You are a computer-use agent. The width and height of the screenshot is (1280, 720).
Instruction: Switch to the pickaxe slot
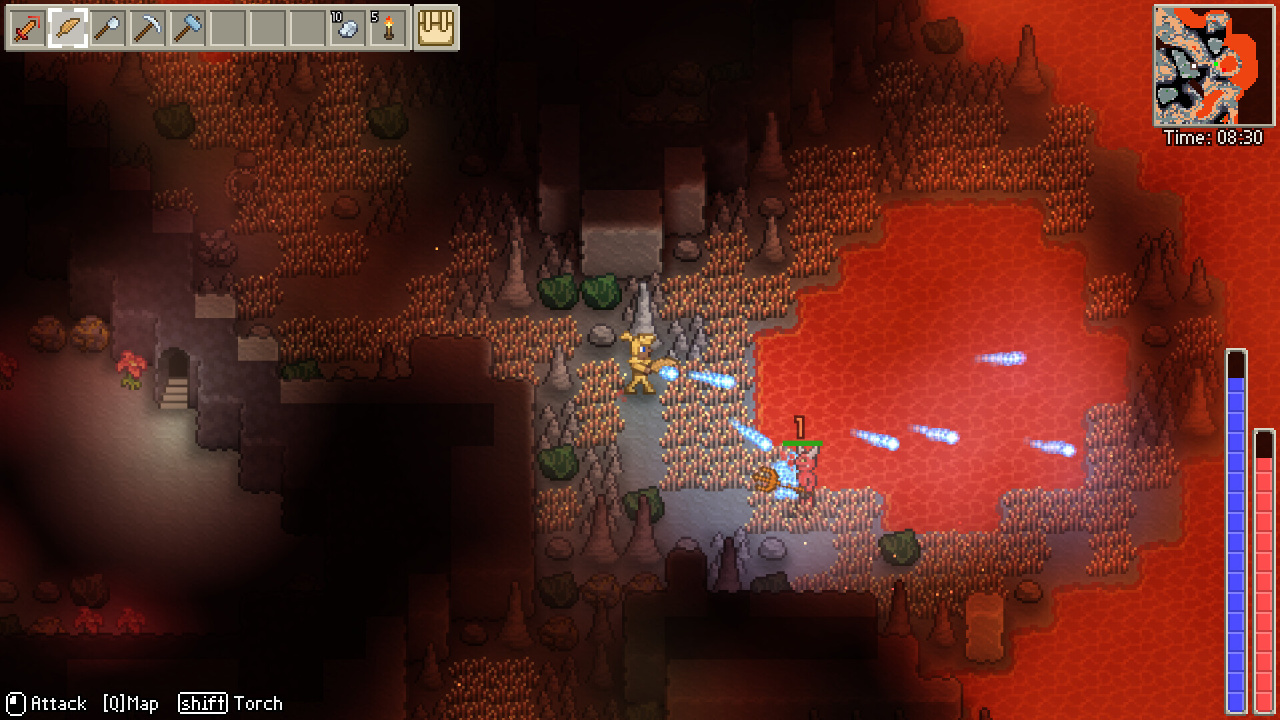[x=148, y=28]
